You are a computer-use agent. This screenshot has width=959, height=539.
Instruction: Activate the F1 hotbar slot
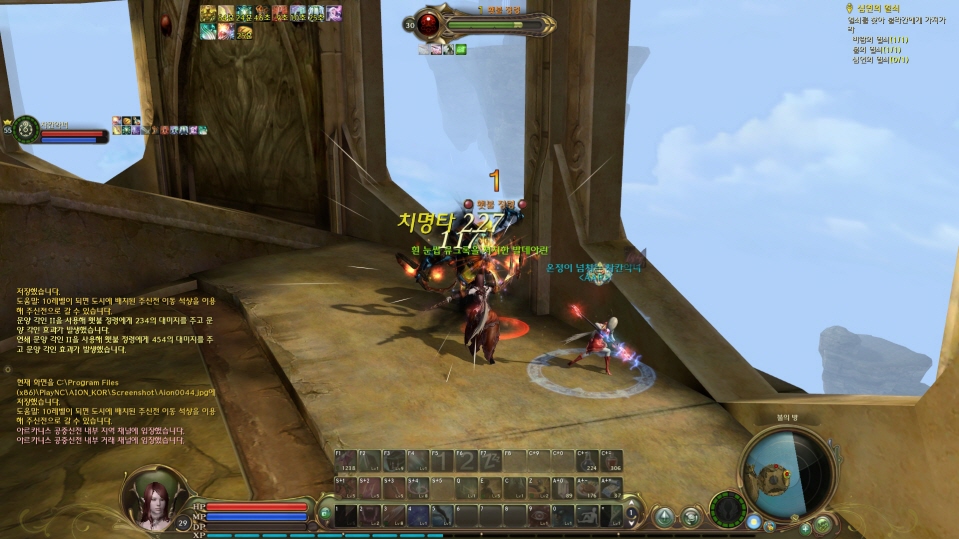(x=343, y=461)
